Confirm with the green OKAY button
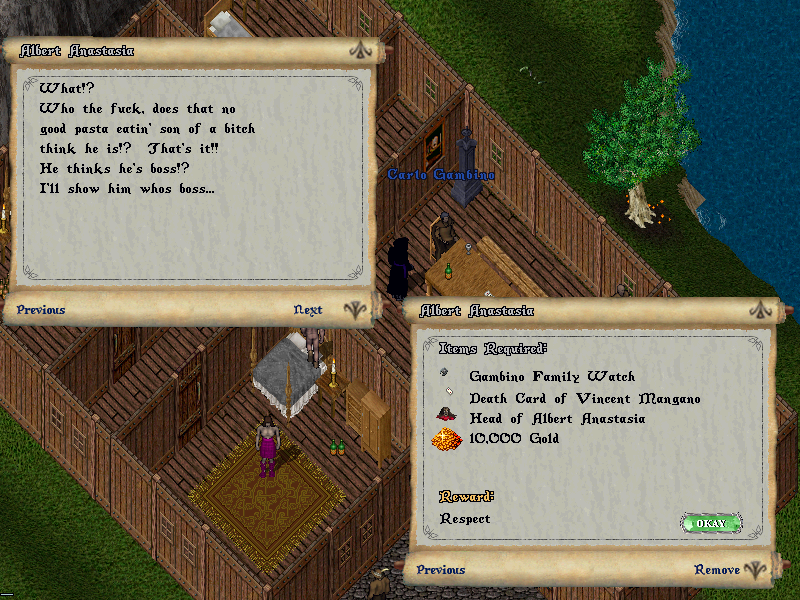This screenshot has width=800, height=600. pyautogui.click(x=711, y=523)
